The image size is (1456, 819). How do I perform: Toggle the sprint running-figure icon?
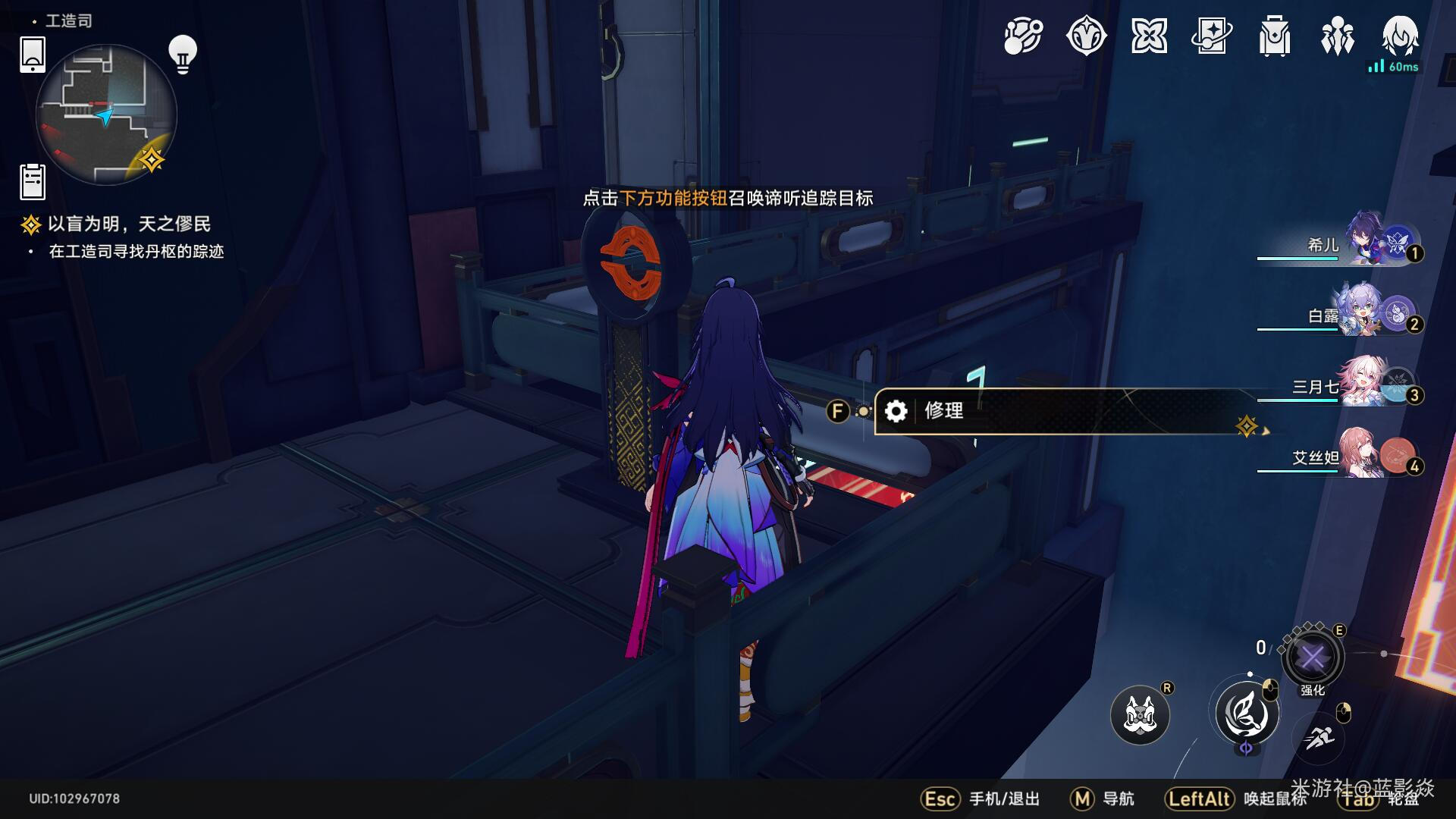click(x=1319, y=737)
